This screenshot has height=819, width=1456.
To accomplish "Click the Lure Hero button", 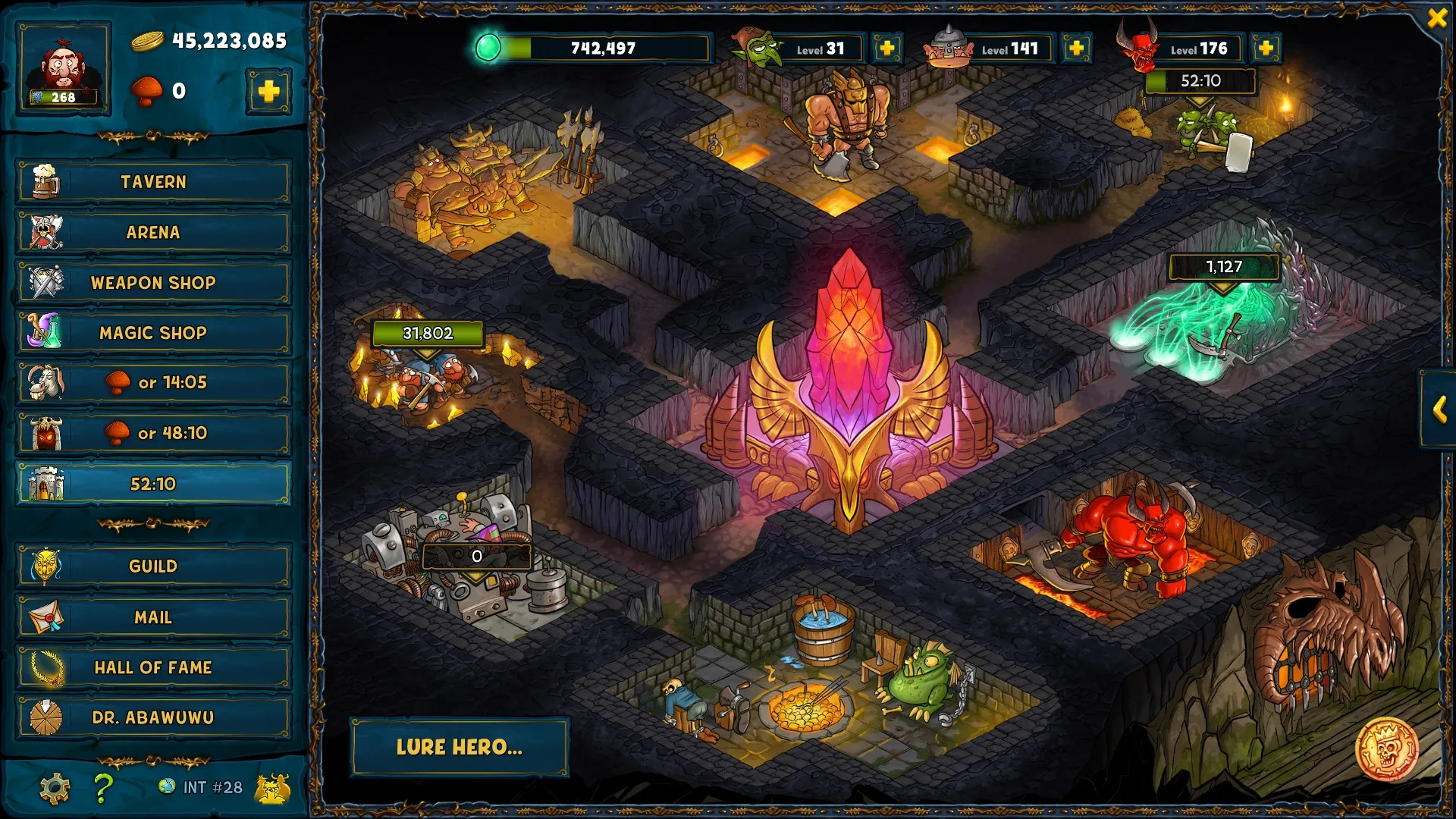I will 459,747.
